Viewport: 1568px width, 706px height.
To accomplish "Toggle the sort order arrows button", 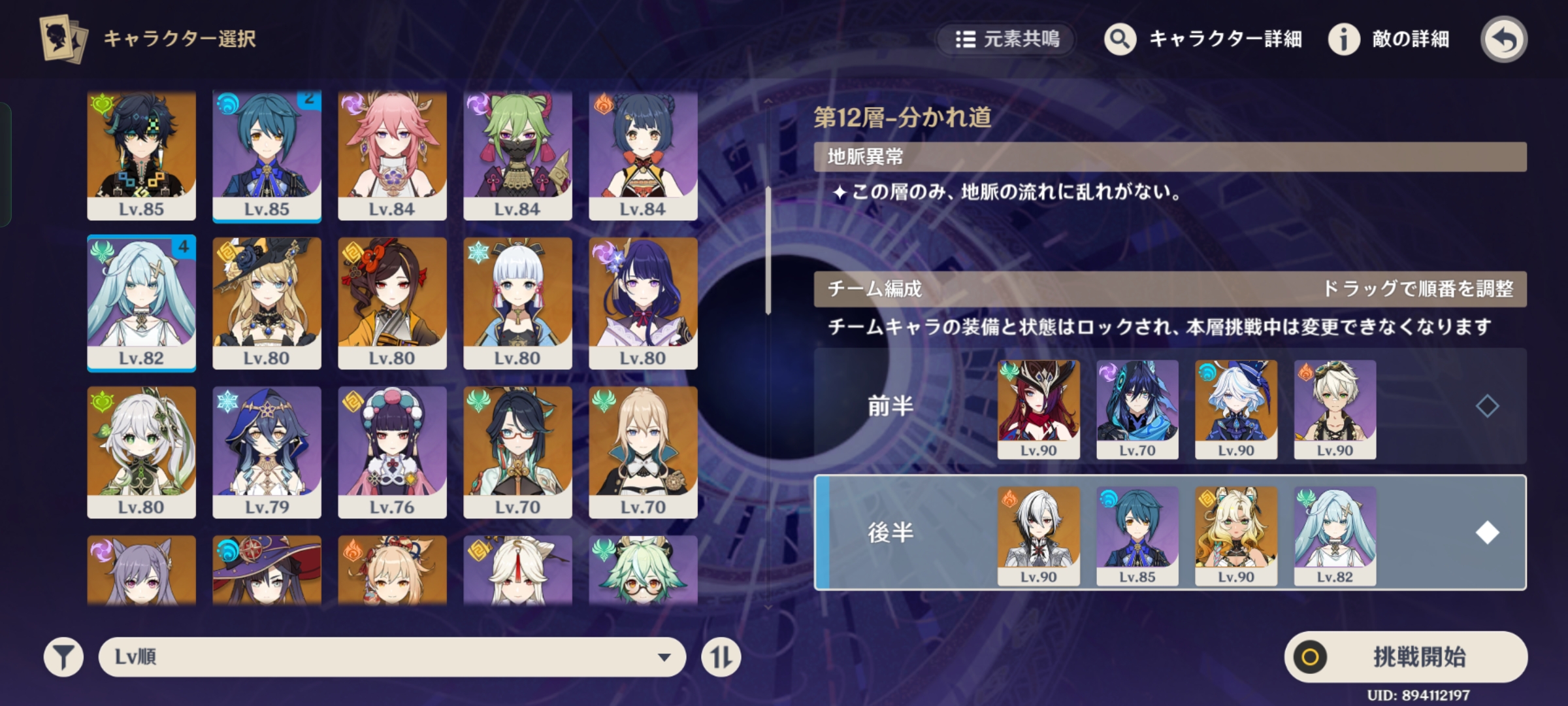I will pos(721,656).
